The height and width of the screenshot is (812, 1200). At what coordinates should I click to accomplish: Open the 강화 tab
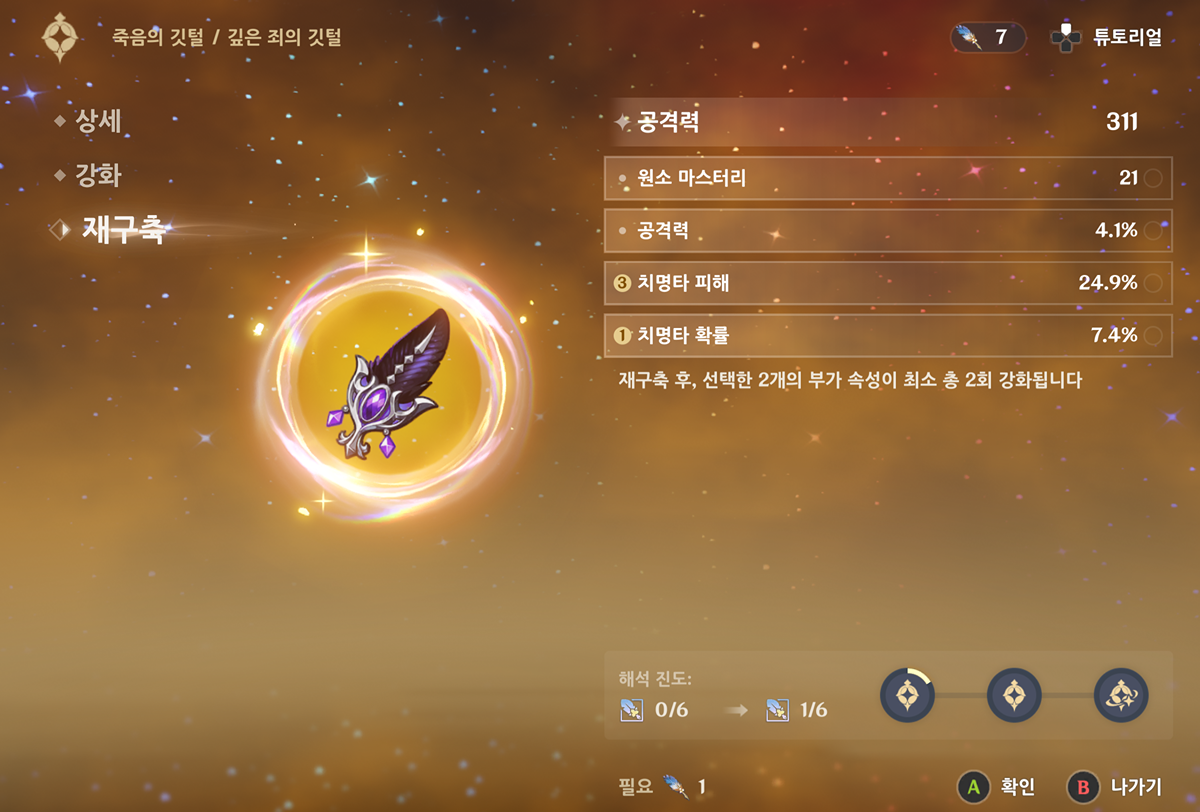[x=97, y=176]
